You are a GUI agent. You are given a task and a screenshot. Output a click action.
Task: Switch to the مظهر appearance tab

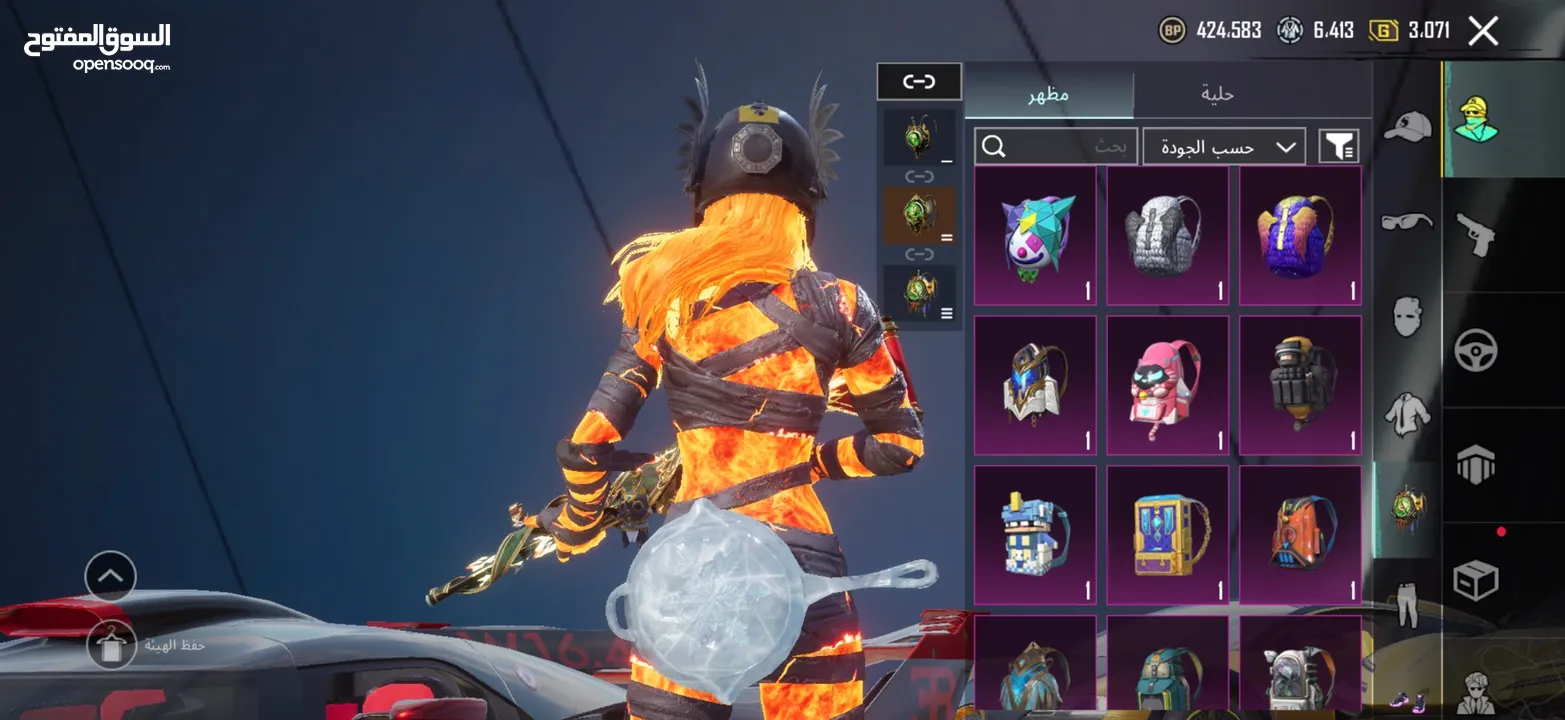pyautogui.click(x=1049, y=94)
